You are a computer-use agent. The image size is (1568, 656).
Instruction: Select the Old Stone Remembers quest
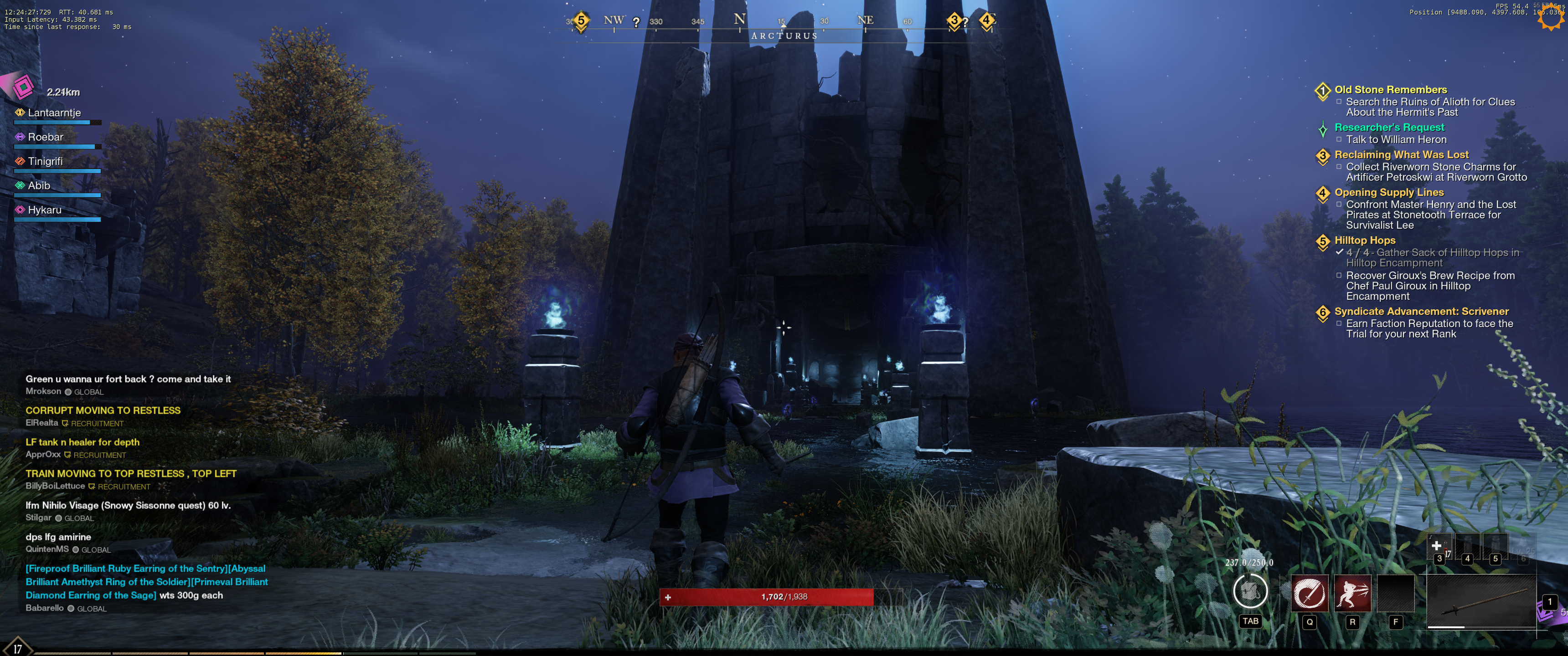pos(1390,89)
